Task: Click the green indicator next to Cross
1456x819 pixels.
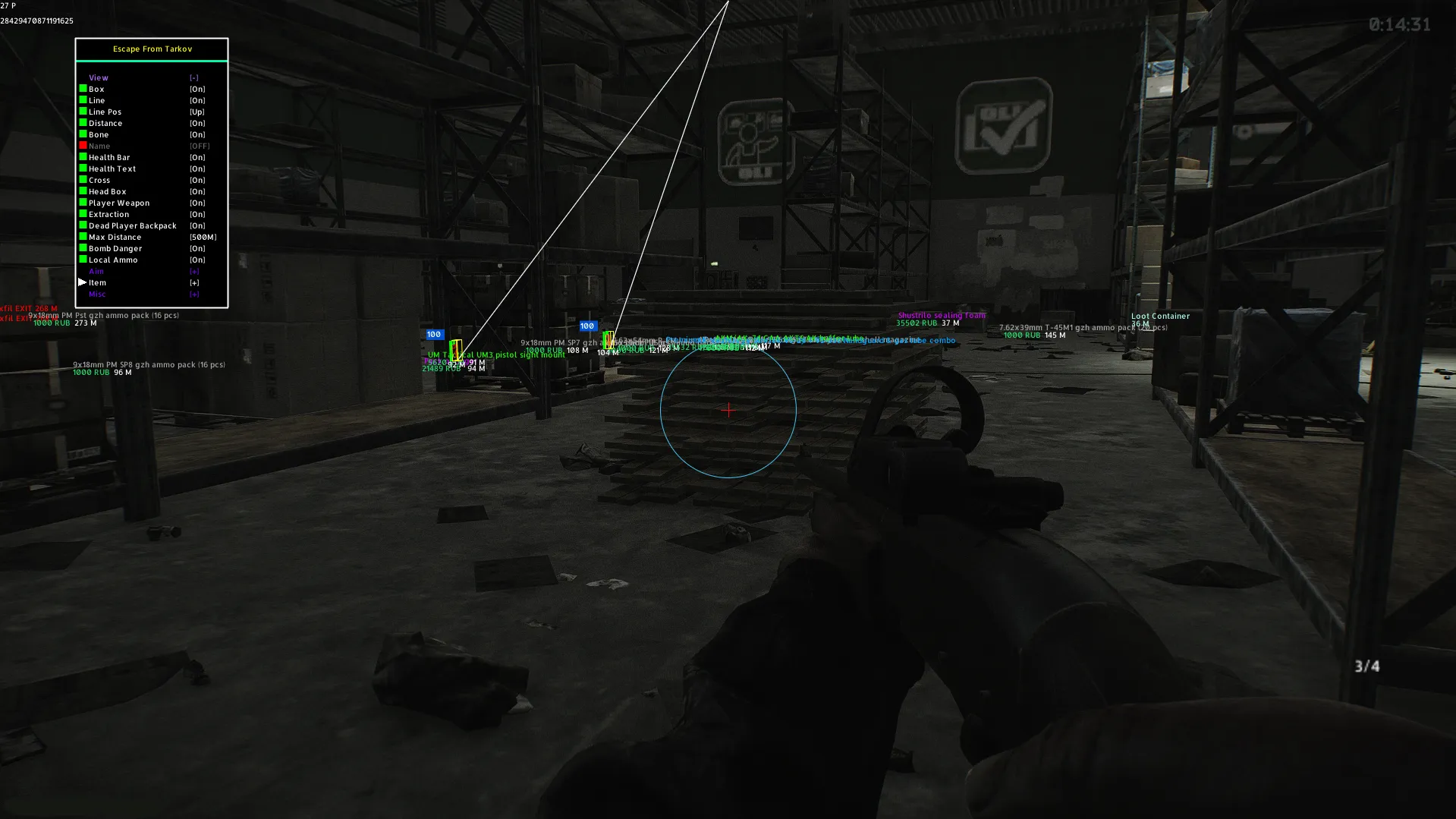Action: point(83,180)
